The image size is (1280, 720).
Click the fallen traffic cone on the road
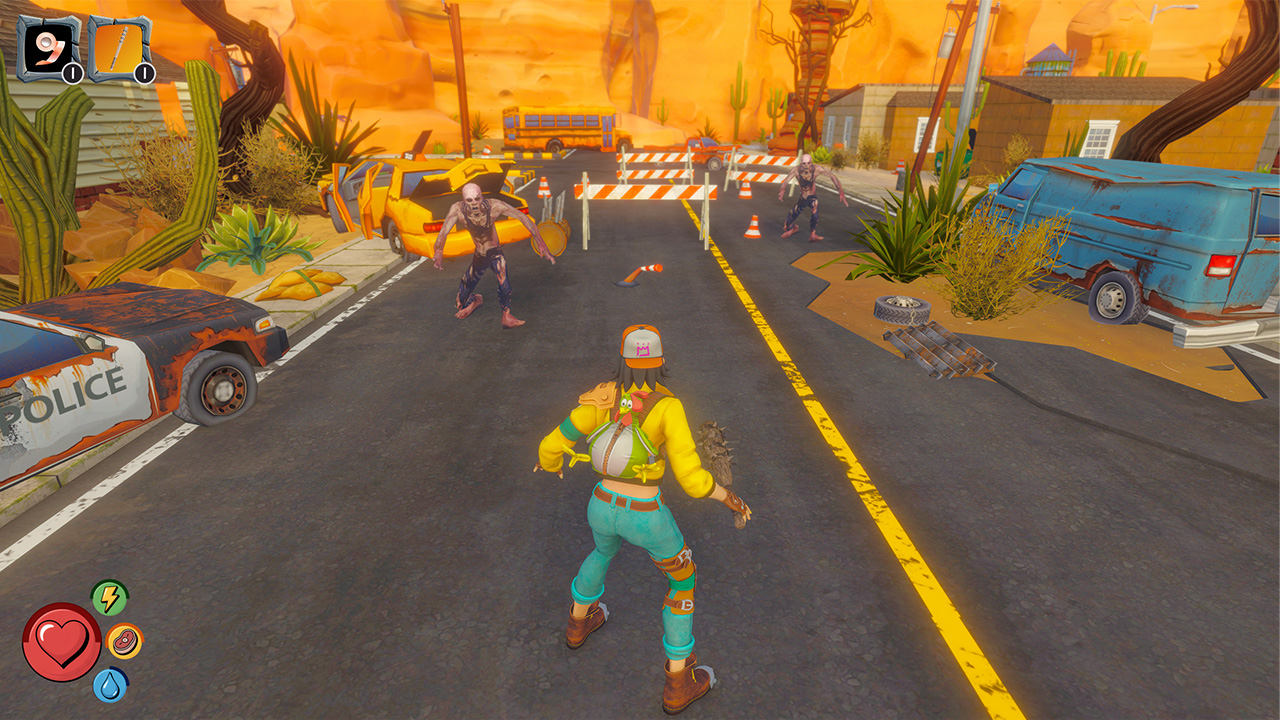coord(645,270)
